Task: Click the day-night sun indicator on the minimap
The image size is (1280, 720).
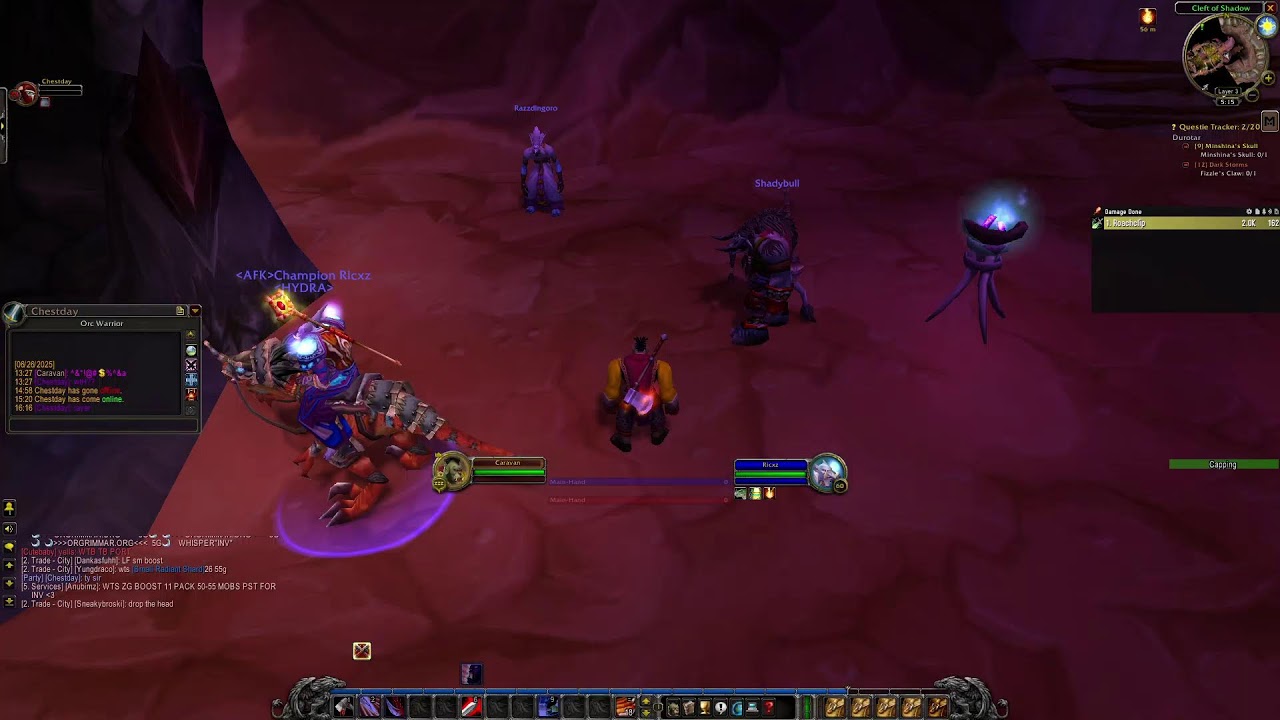Action: [1267, 27]
